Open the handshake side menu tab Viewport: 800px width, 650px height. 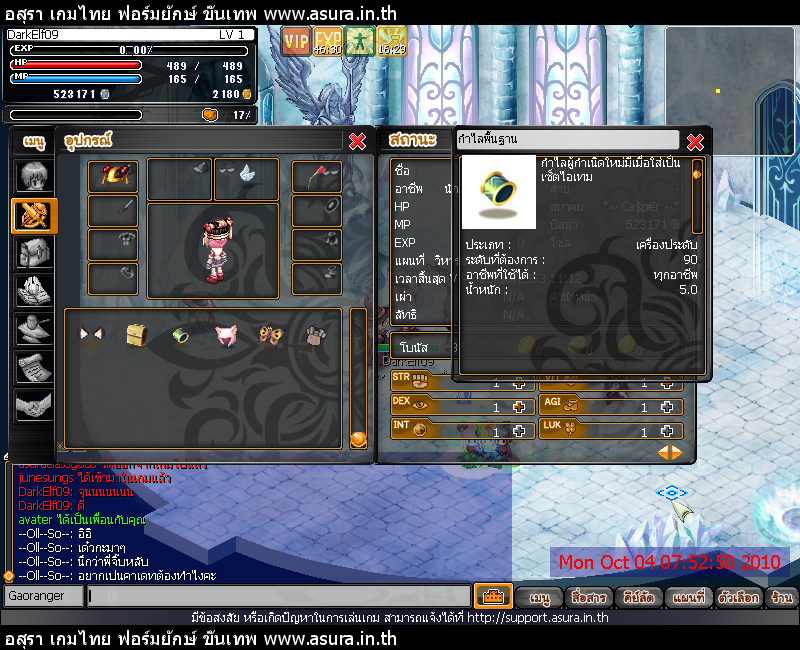(33, 405)
